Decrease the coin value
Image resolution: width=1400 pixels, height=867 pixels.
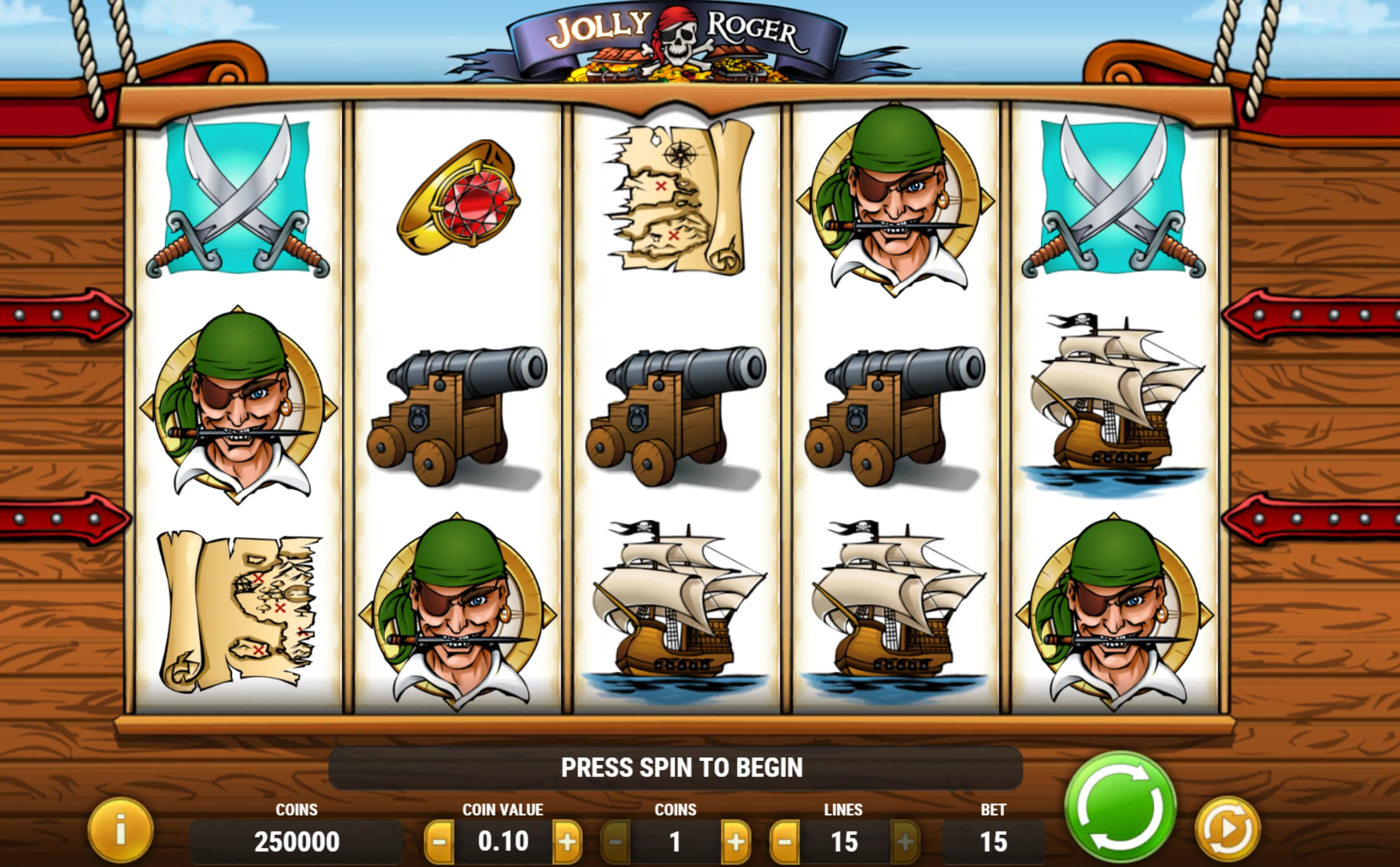click(439, 842)
